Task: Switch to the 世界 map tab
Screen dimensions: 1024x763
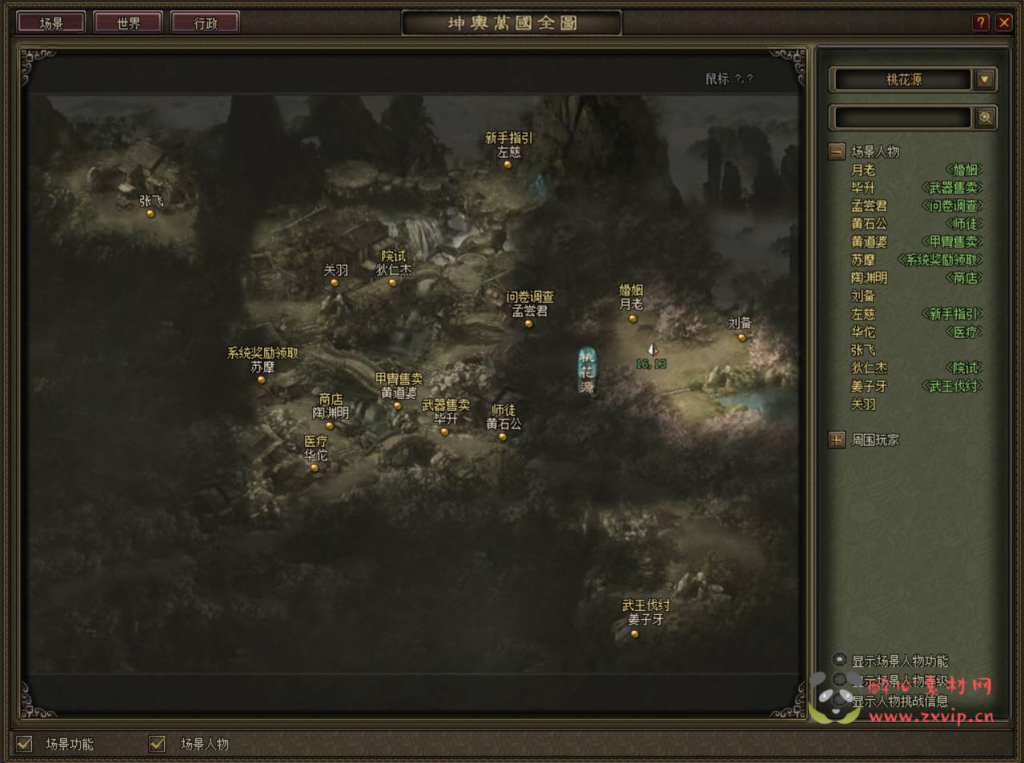Action: 128,22
